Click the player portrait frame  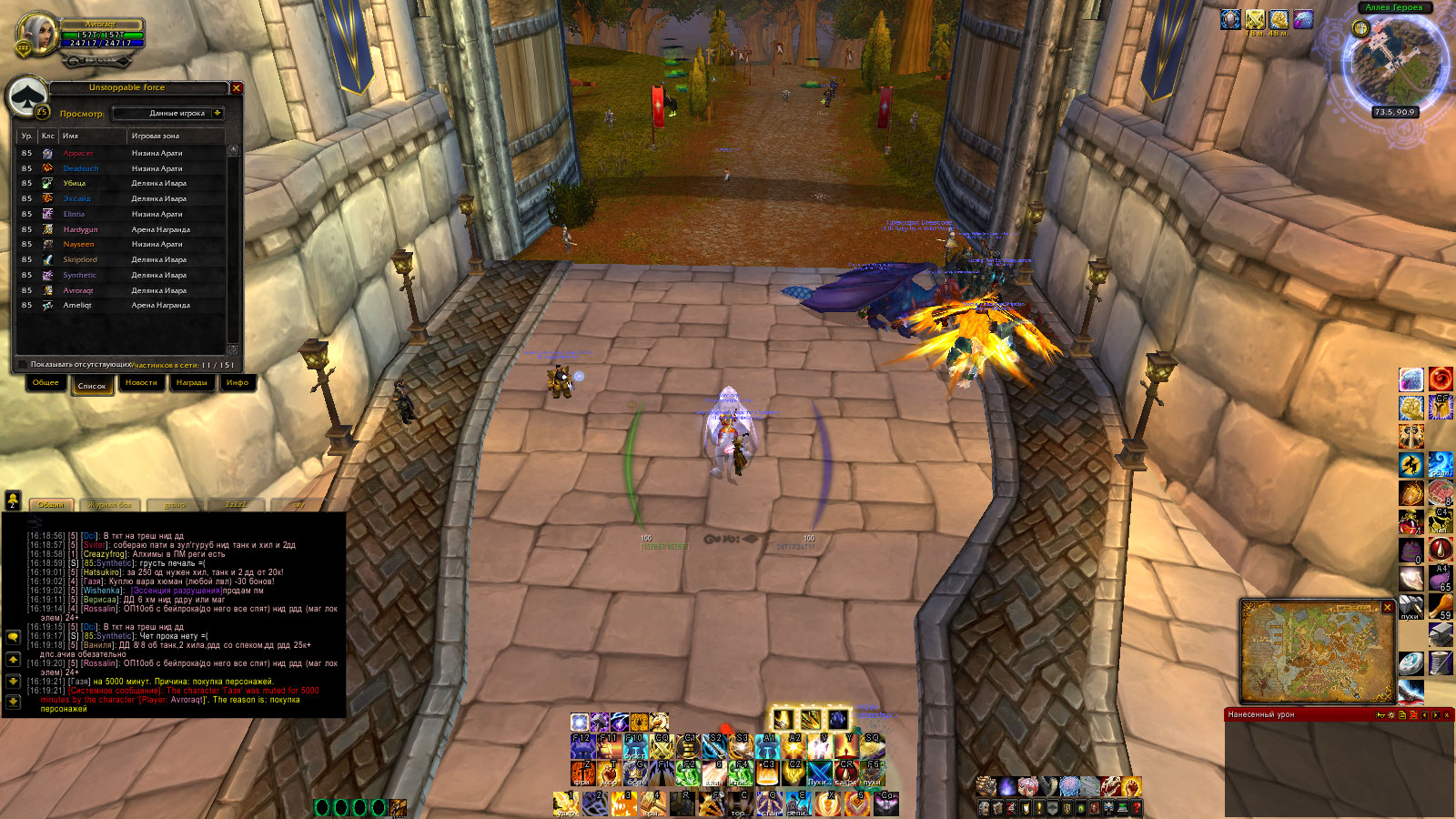pyautogui.click(x=38, y=35)
